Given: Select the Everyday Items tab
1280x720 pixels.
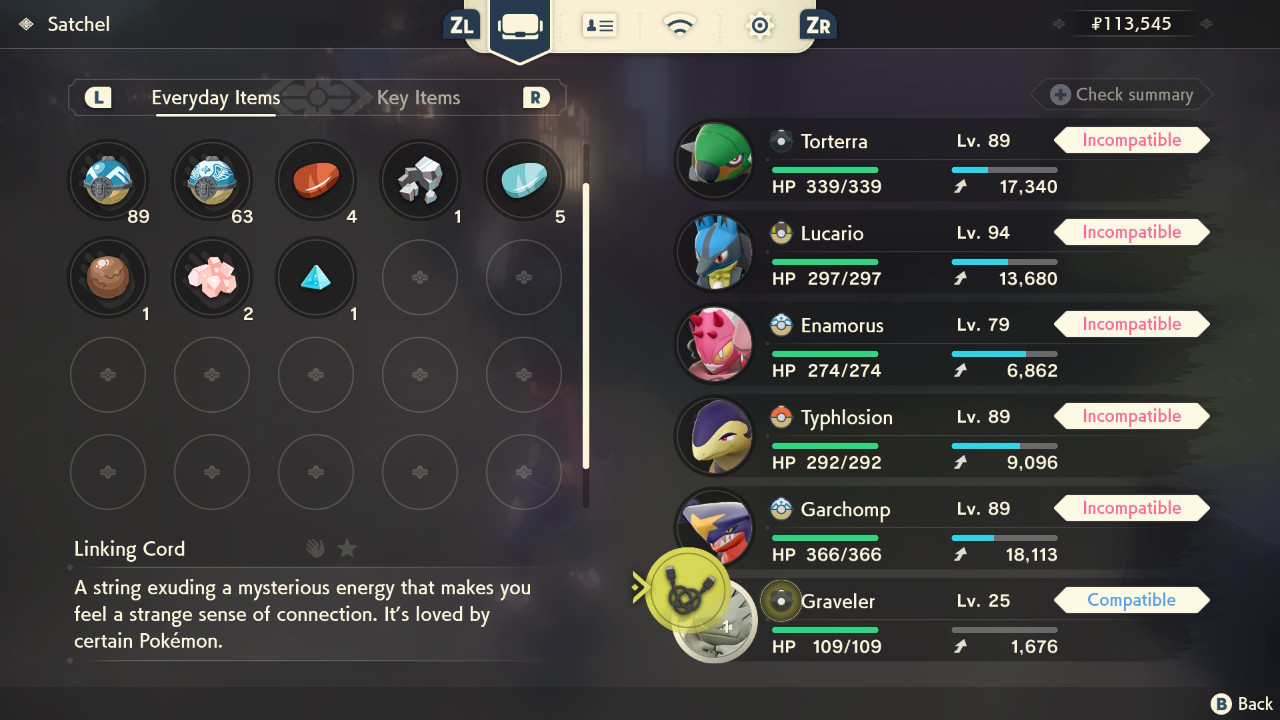Looking at the screenshot, I should tap(215, 98).
